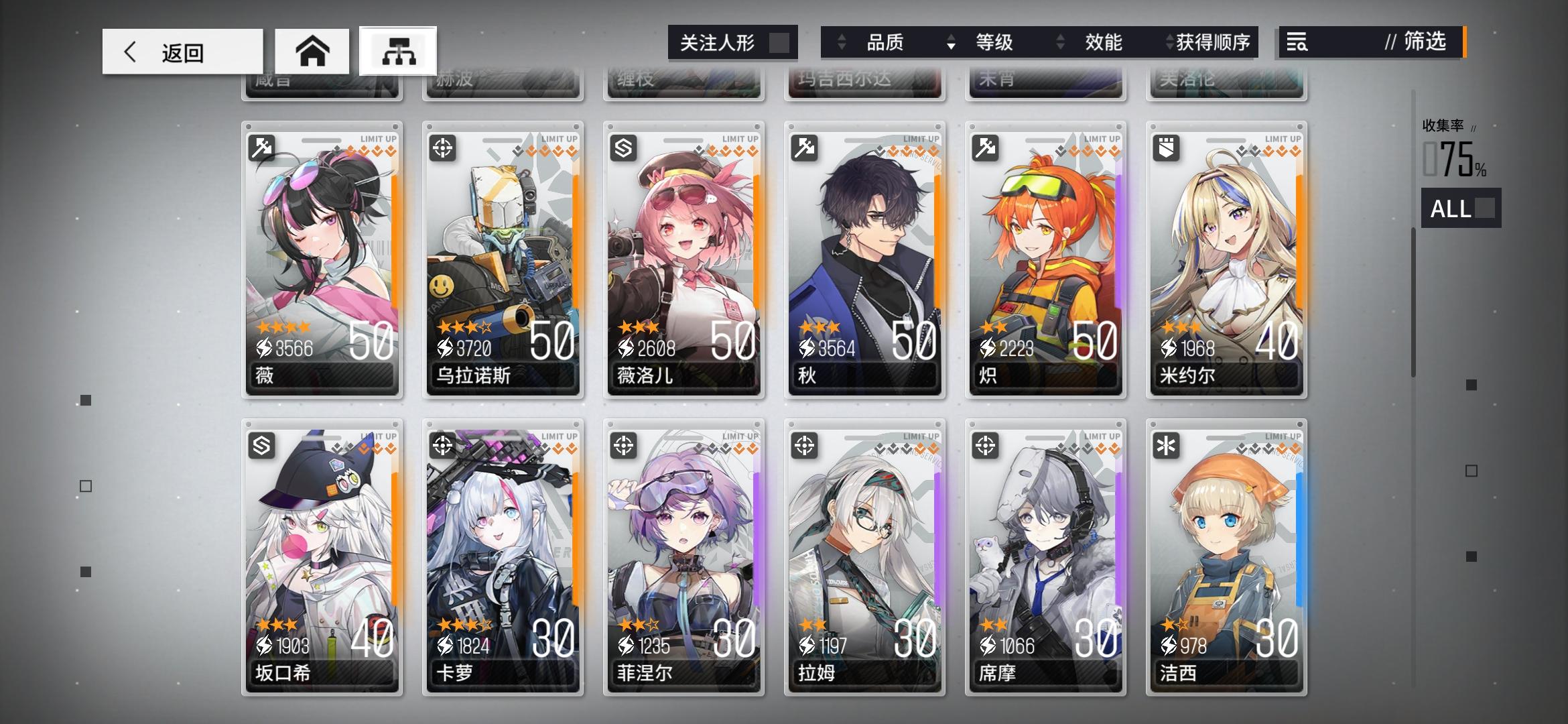The image size is (1568, 724).
Task: Click the home icon in the top bar
Action: pos(313,50)
